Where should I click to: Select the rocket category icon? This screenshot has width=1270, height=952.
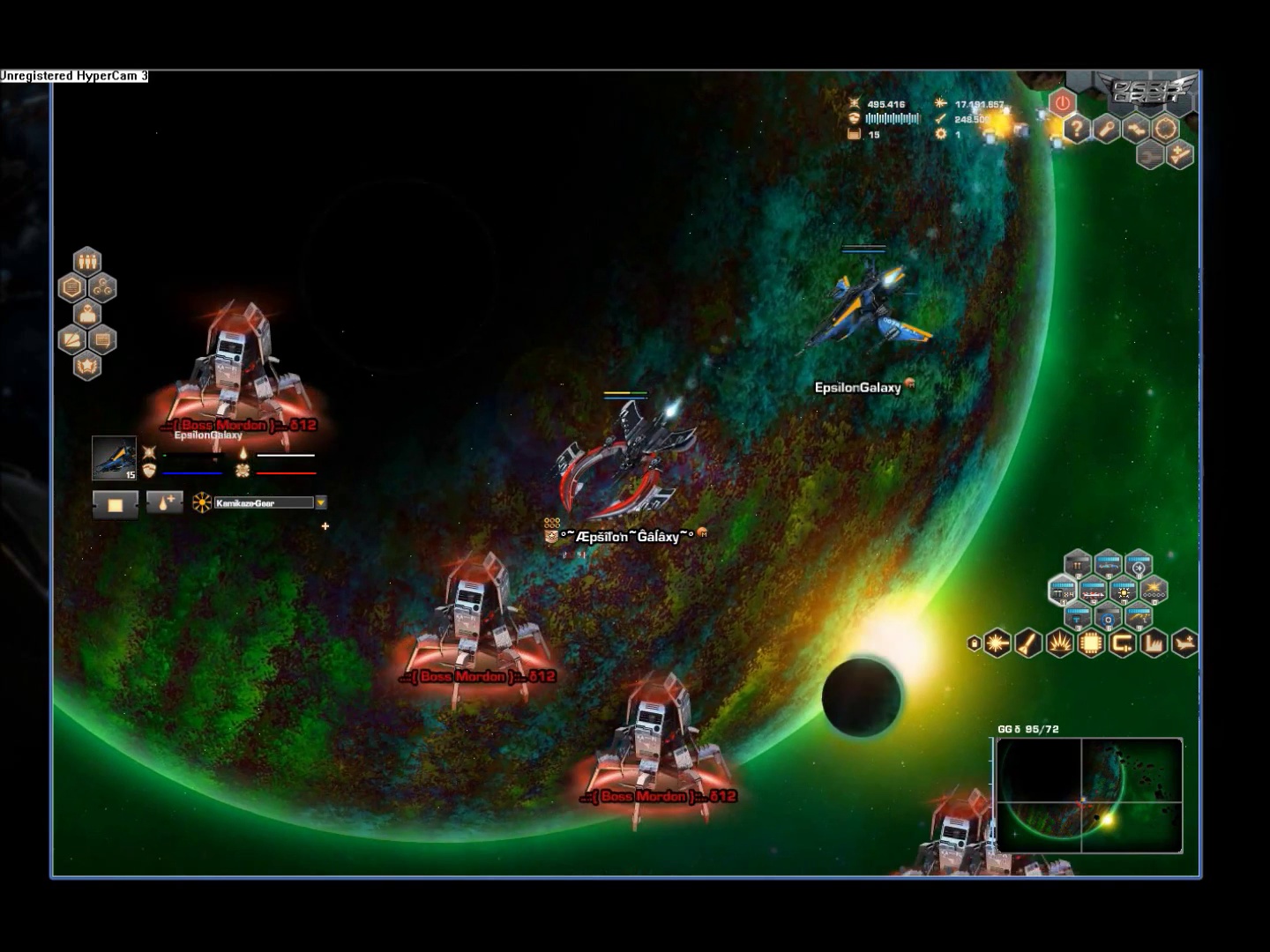tap(1027, 643)
